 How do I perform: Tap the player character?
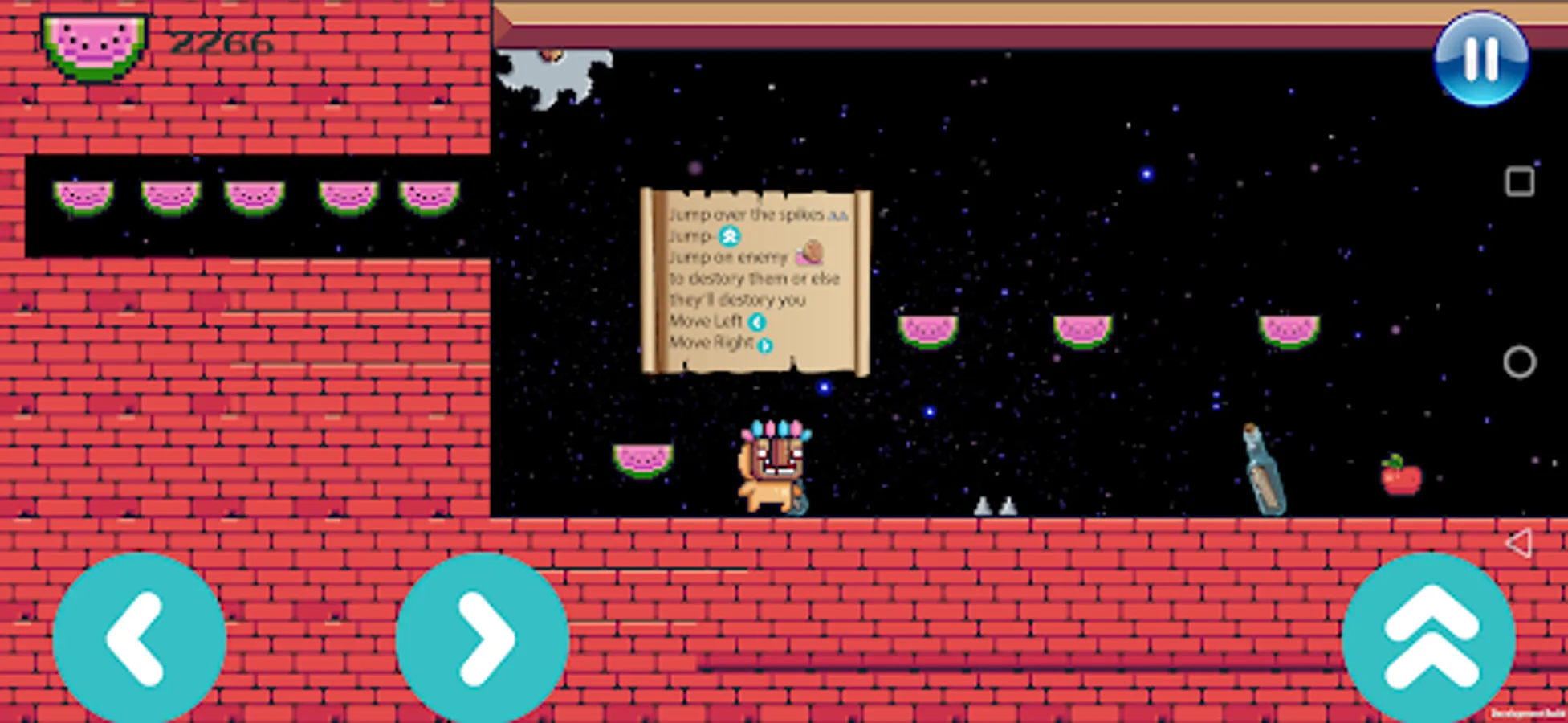(771, 466)
